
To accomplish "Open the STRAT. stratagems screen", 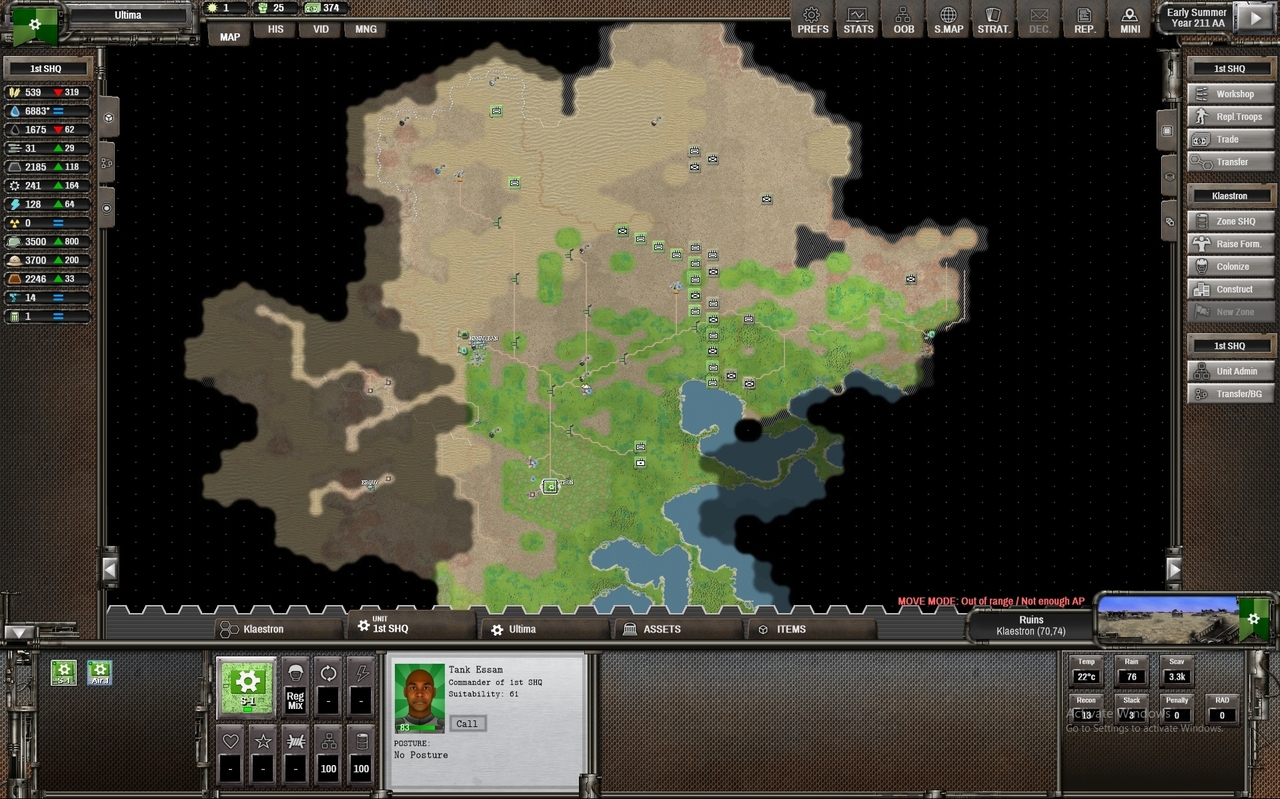I will point(993,20).
